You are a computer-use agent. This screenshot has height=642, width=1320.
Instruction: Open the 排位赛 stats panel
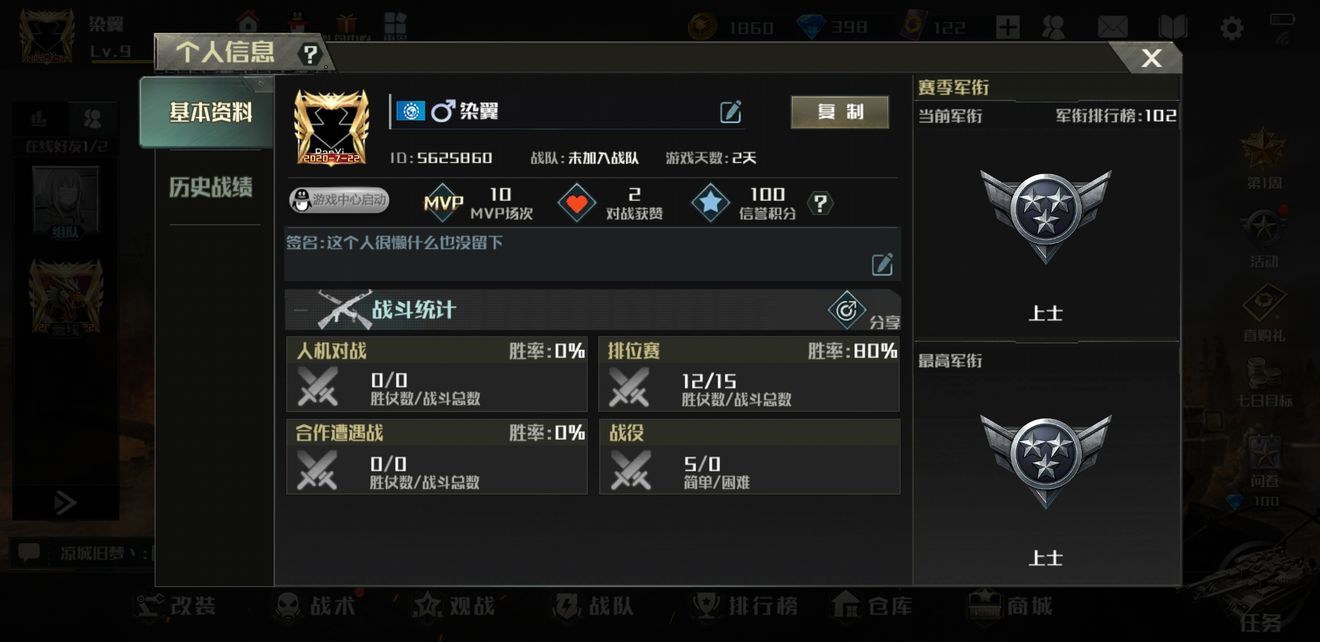749,375
